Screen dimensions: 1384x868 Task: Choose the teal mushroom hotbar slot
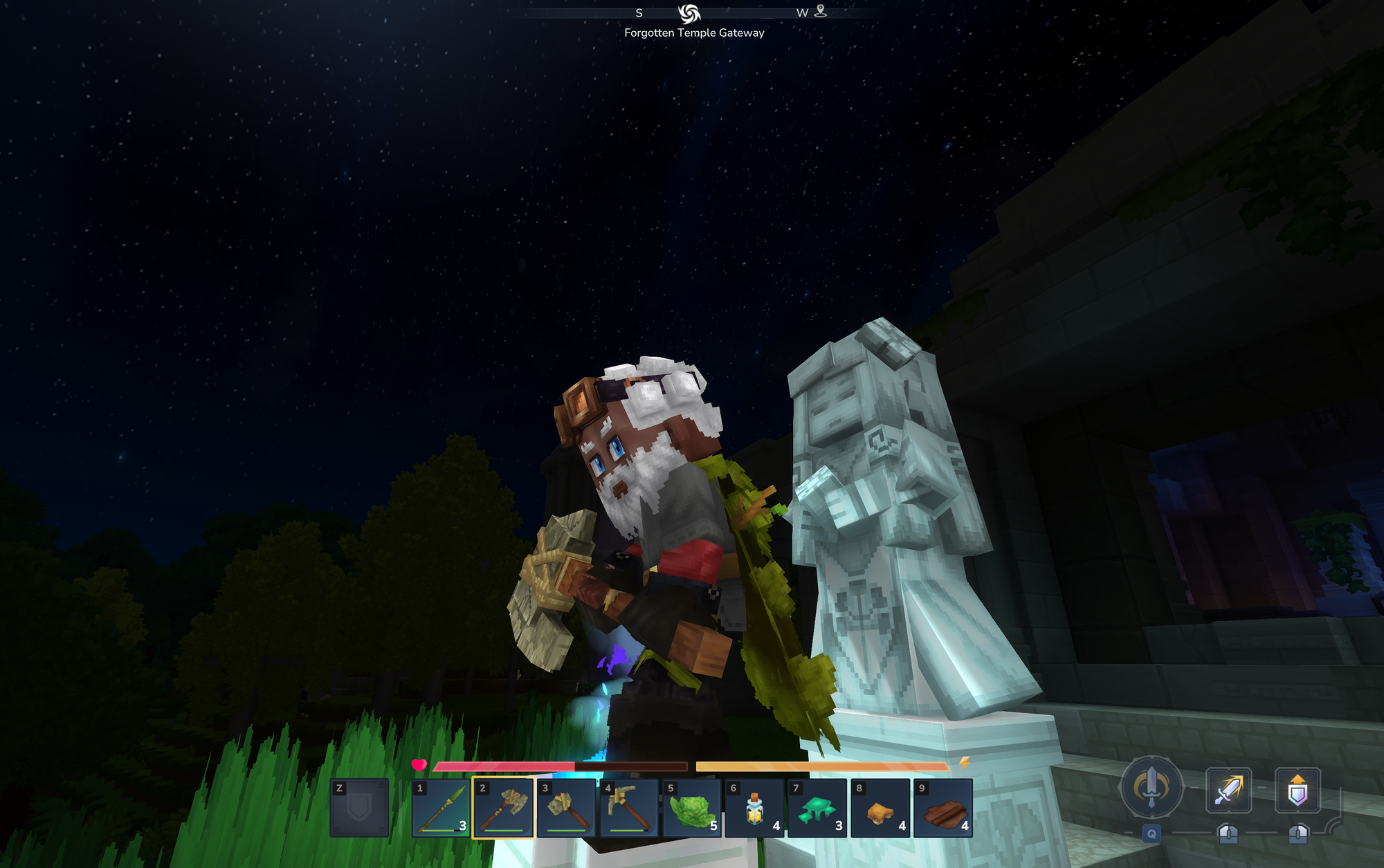coord(817,808)
